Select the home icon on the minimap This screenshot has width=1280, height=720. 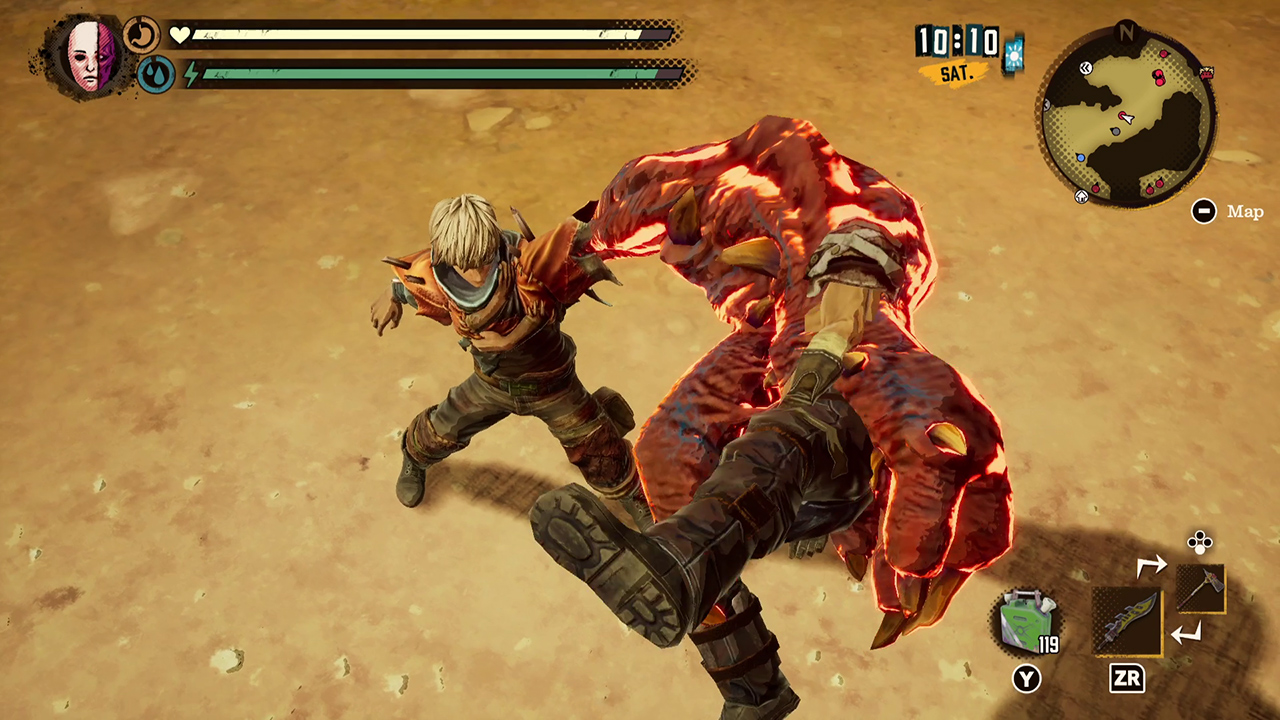tap(1082, 194)
